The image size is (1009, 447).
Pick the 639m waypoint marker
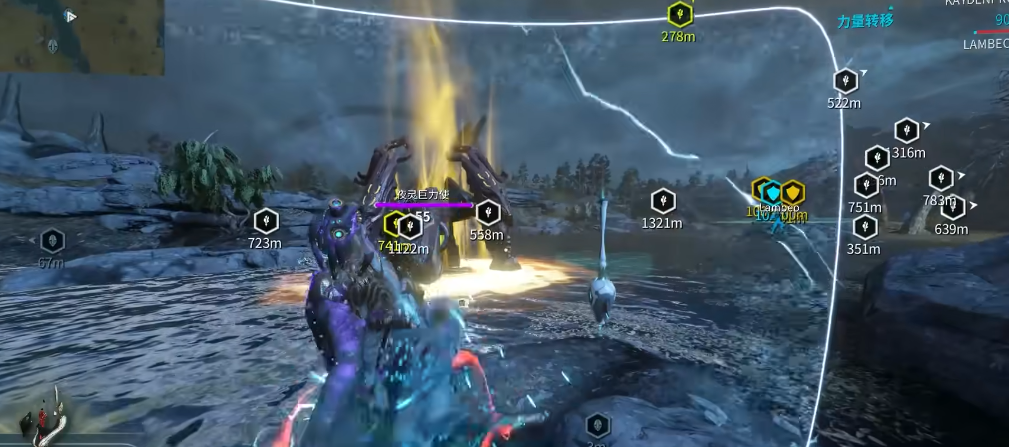pyautogui.click(x=952, y=208)
